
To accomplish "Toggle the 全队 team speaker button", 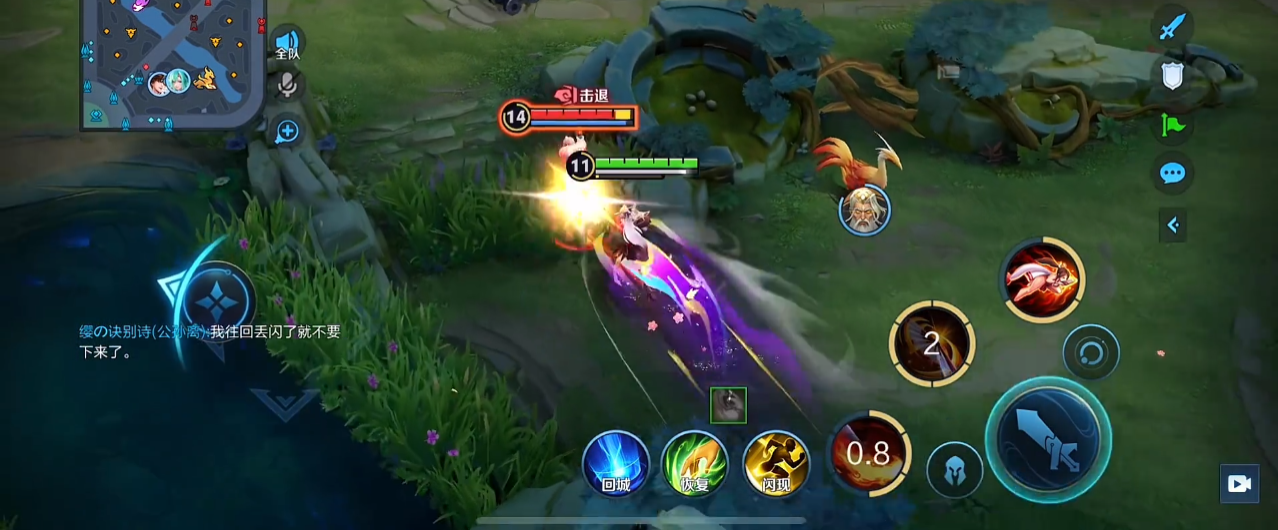I will click(x=288, y=45).
